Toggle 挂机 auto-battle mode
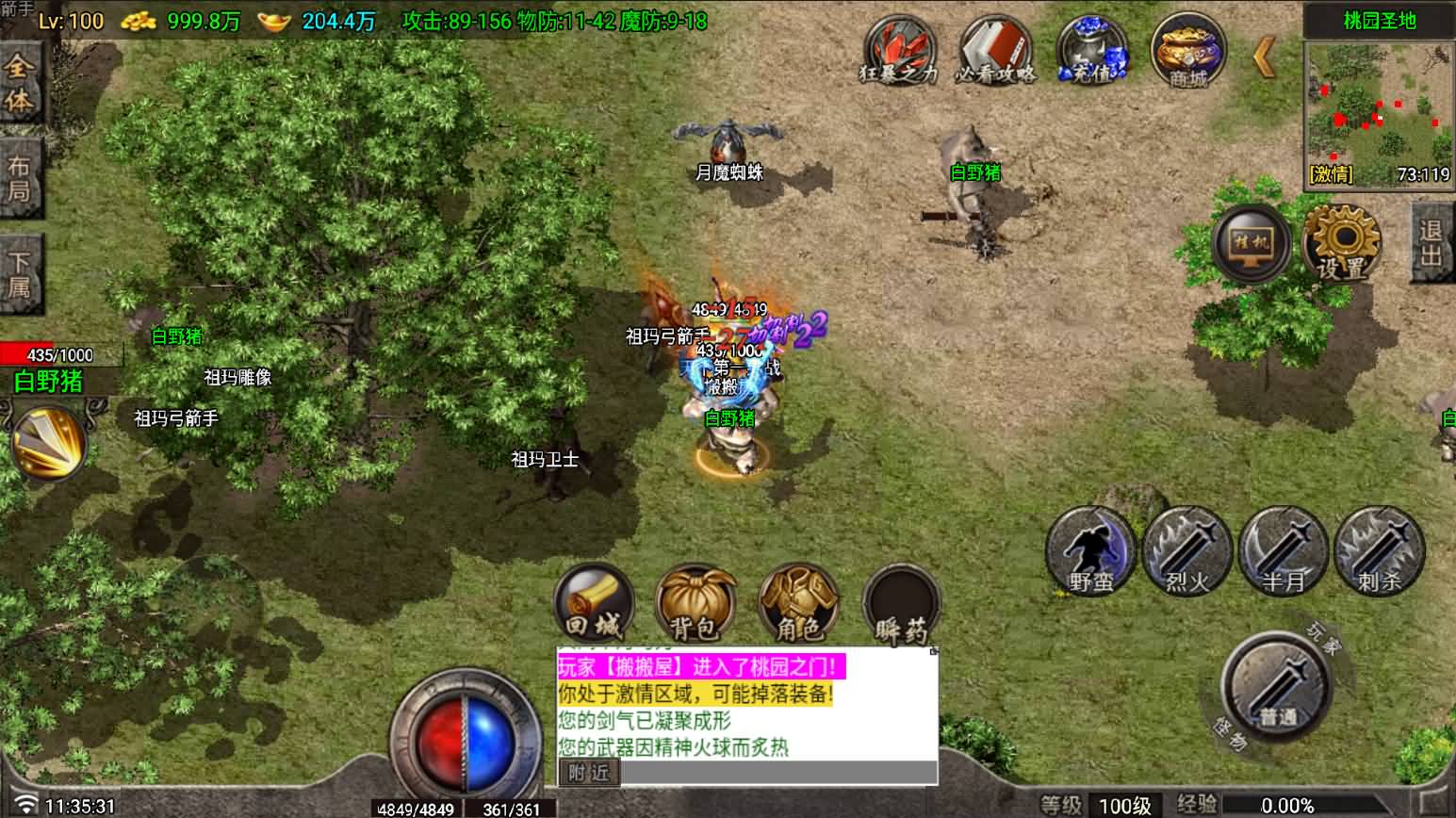Image resolution: width=1456 pixels, height=818 pixels. (x=1252, y=243)
